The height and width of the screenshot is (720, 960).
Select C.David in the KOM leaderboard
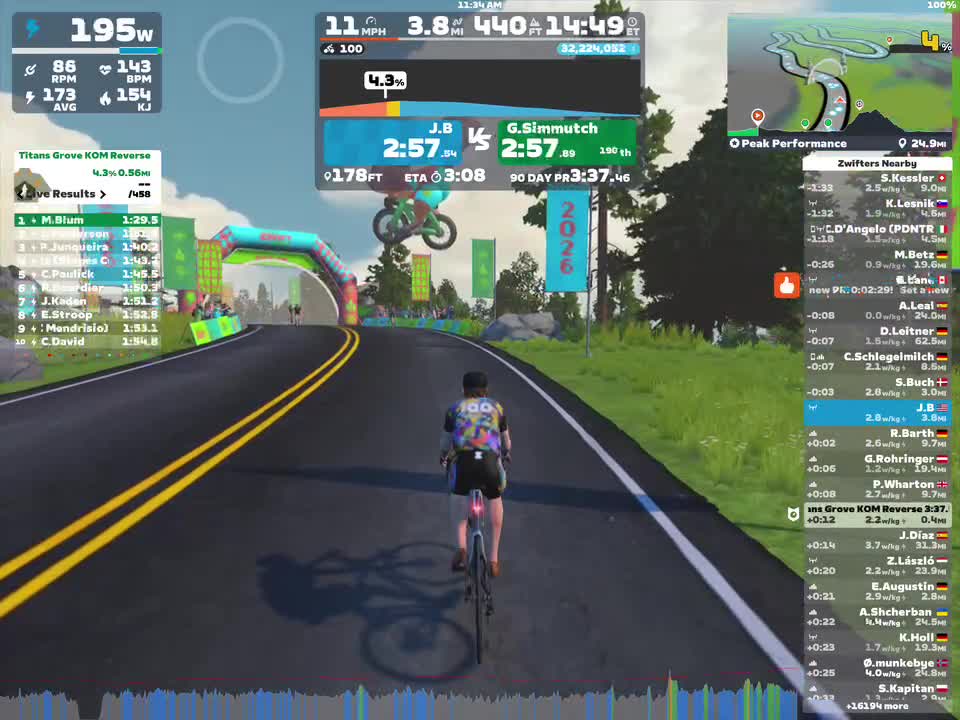(x=86, y=342)
